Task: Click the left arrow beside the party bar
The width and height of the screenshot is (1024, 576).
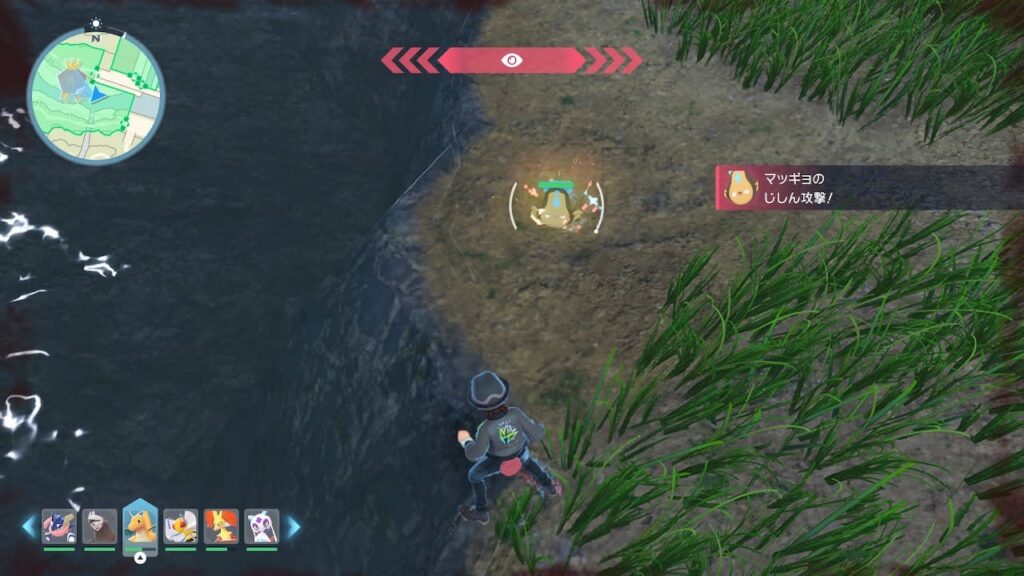Action: (29, 526)
